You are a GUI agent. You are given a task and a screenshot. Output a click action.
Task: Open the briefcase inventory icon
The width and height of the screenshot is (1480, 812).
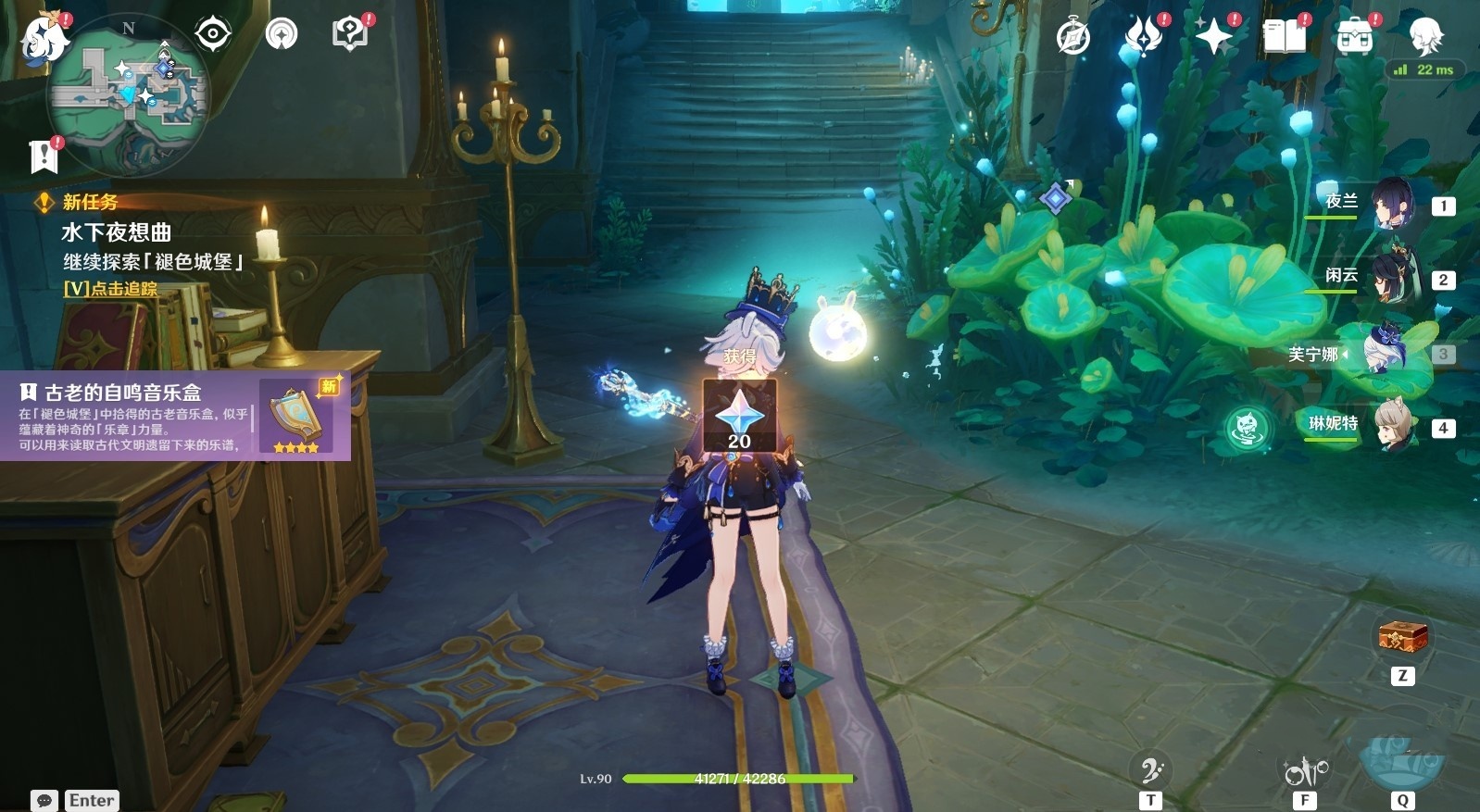[1354, 38]
